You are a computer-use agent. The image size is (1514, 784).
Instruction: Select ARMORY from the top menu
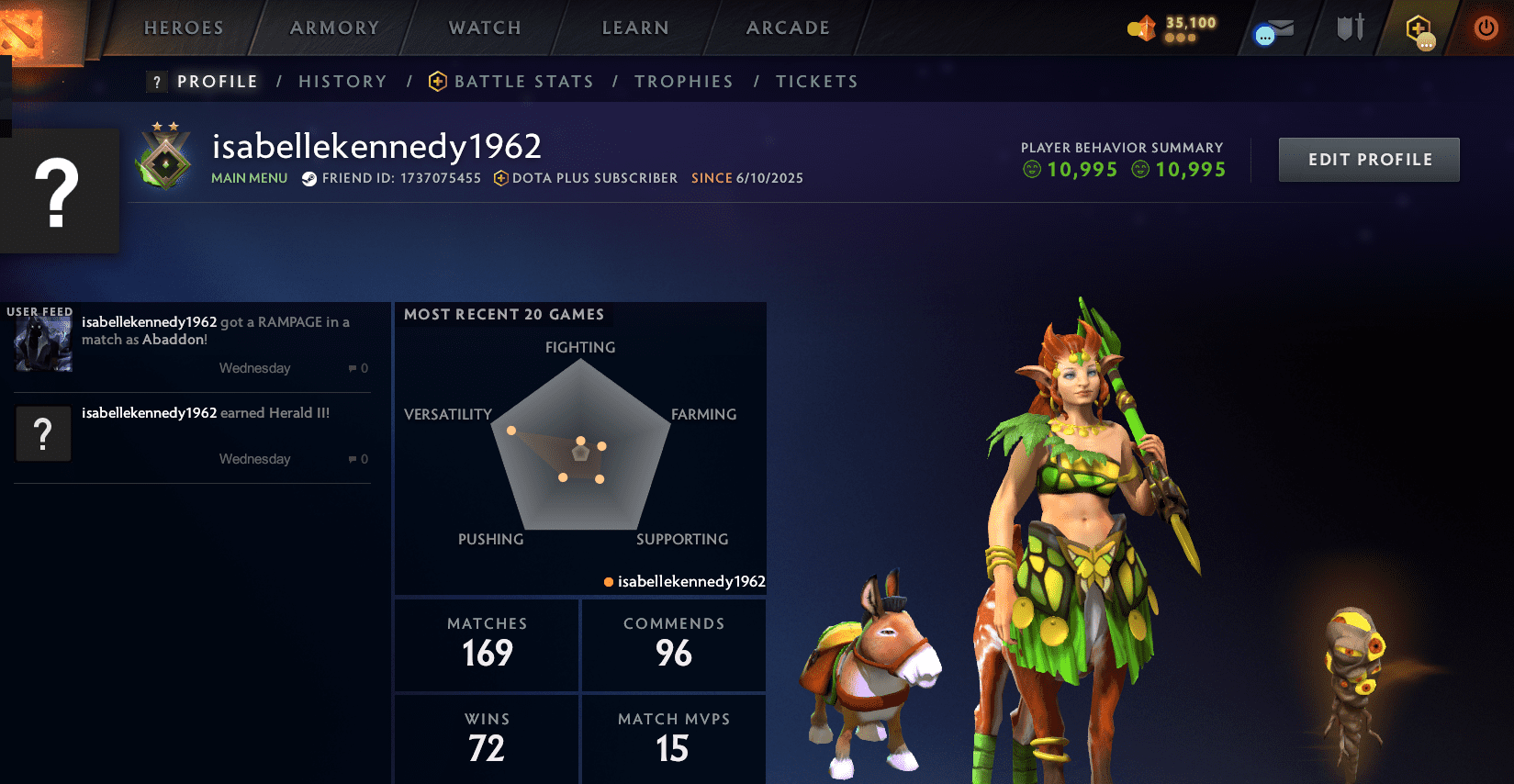[334, 28]
